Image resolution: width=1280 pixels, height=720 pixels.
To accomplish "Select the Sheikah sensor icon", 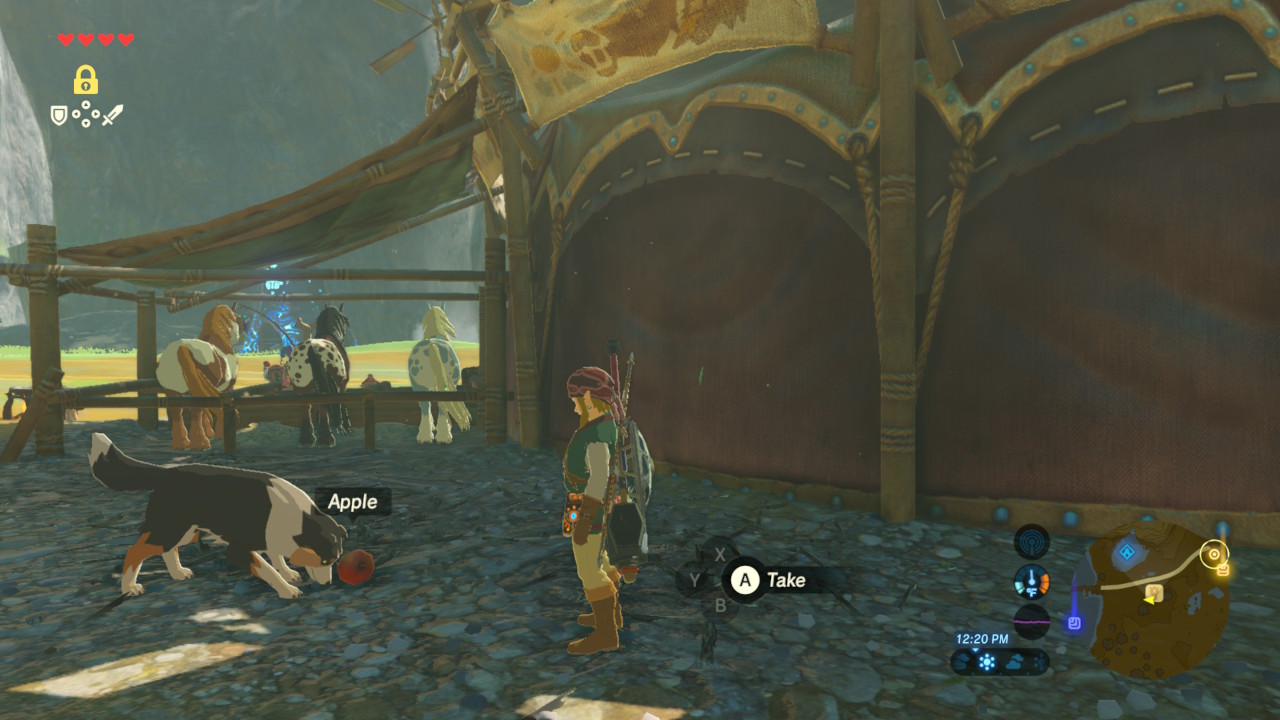I will [x=1032, y=542].
